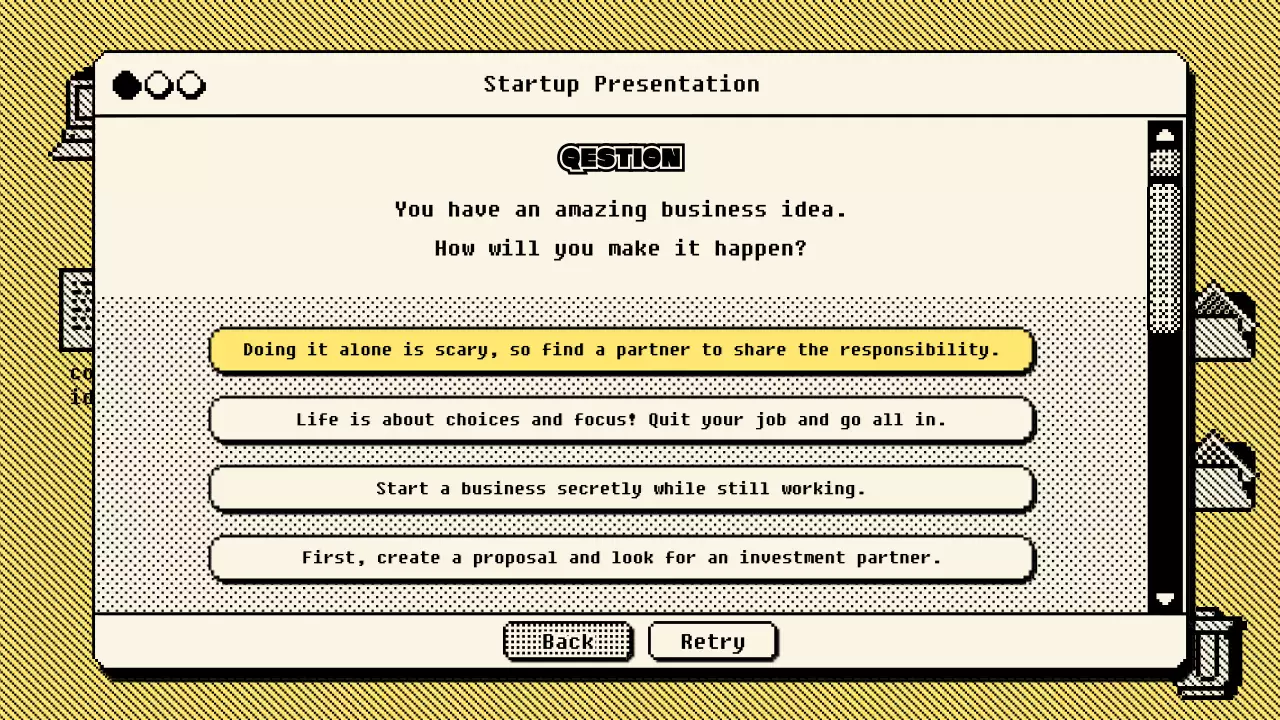Click the scrollbar down arrow
The height and width of the screenshot is (720, 1280).
click(x=1165, y=599)
